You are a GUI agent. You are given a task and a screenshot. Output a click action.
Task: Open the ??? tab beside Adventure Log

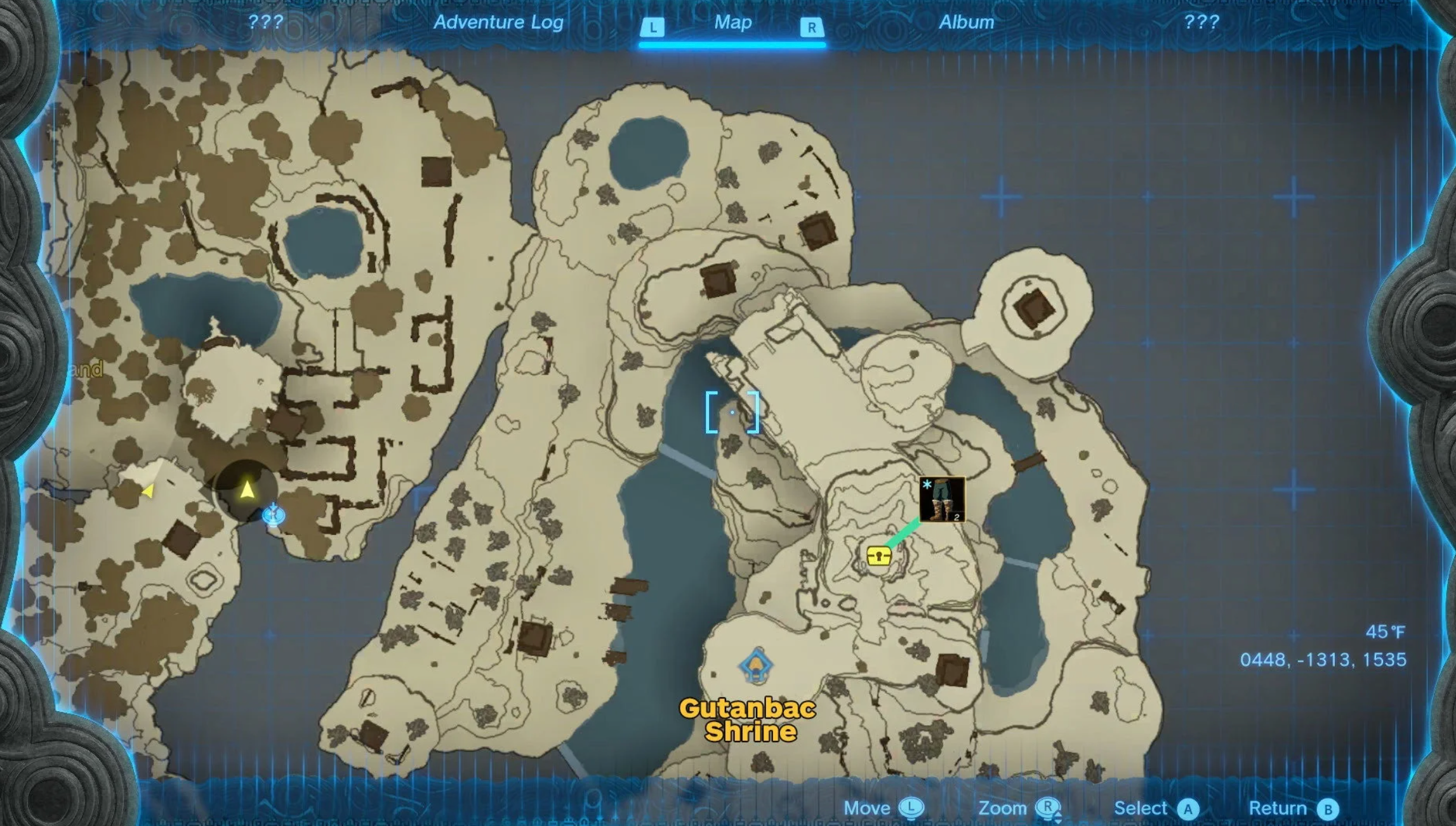[x=265, y=23]
